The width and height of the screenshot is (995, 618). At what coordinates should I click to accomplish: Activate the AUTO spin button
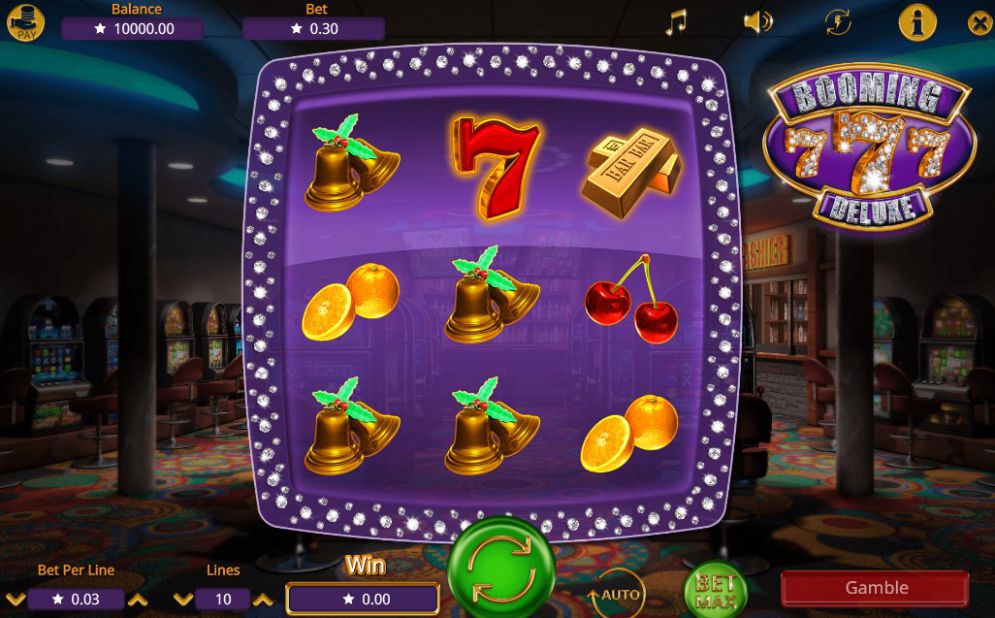pyautogui.click(x=617, y=596)
